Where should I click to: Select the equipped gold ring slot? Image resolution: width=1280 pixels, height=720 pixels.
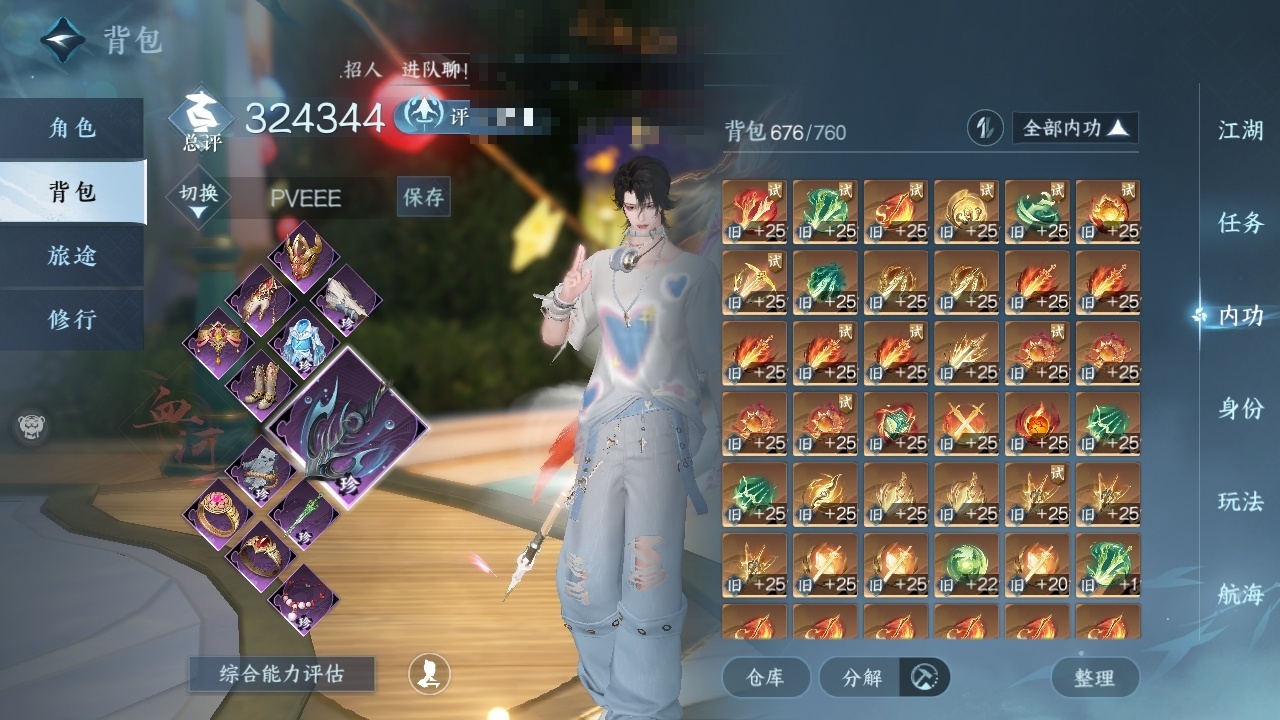217,513
